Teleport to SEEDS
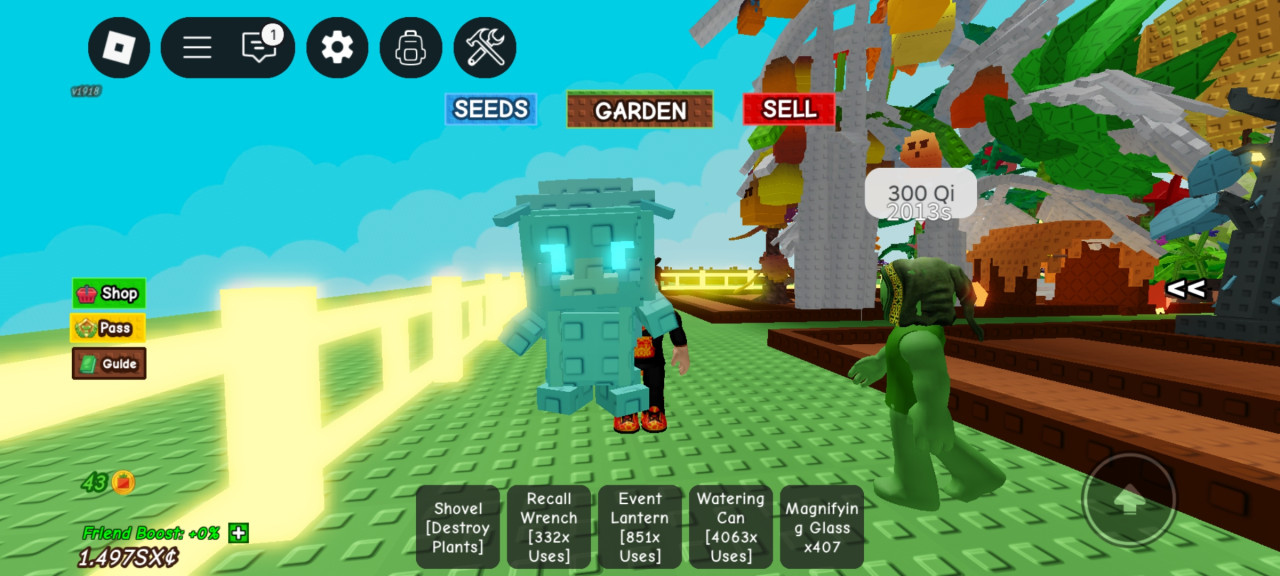 [x=491, y=109]
